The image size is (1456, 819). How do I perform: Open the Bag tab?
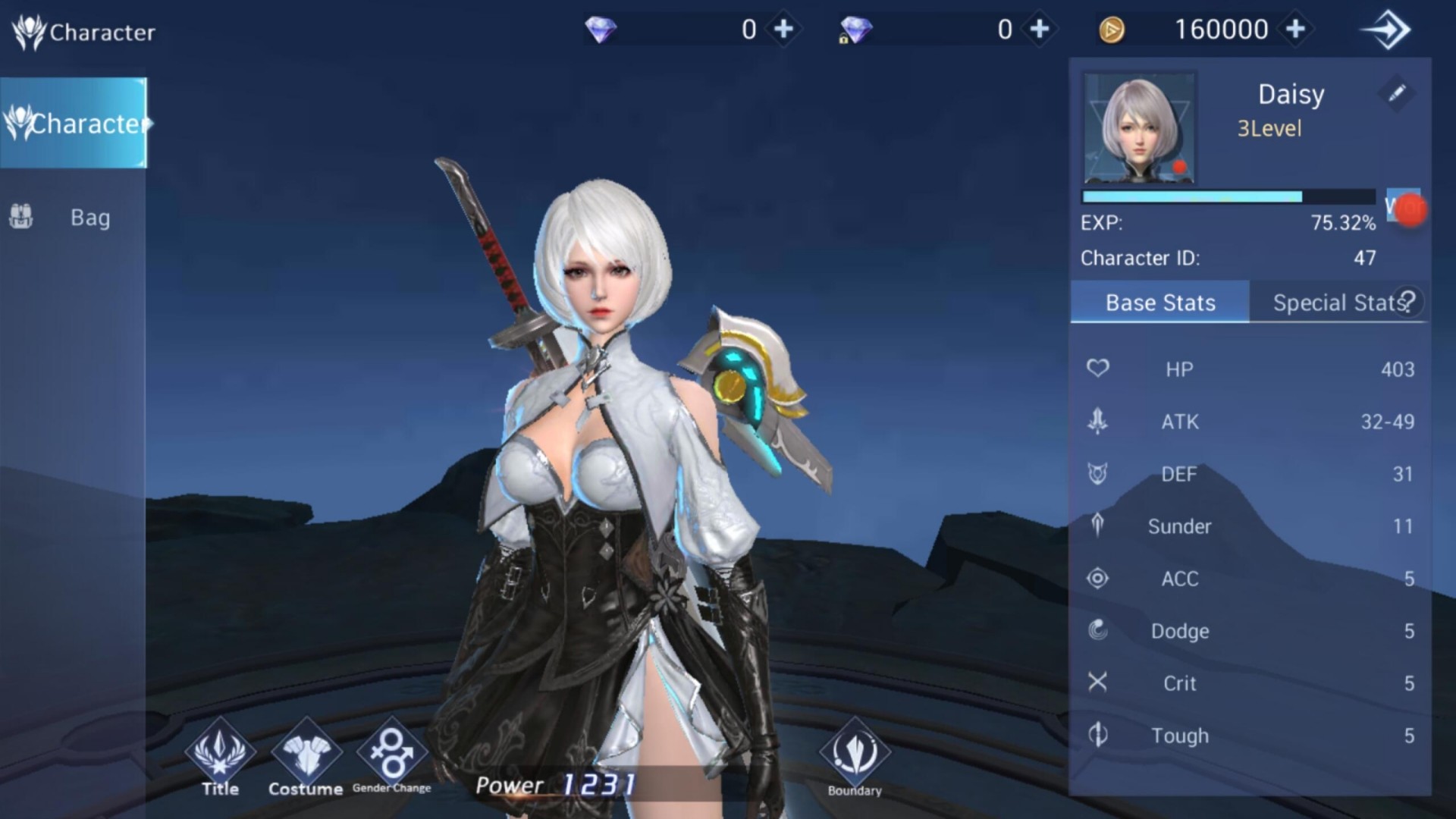click(74, 218)
